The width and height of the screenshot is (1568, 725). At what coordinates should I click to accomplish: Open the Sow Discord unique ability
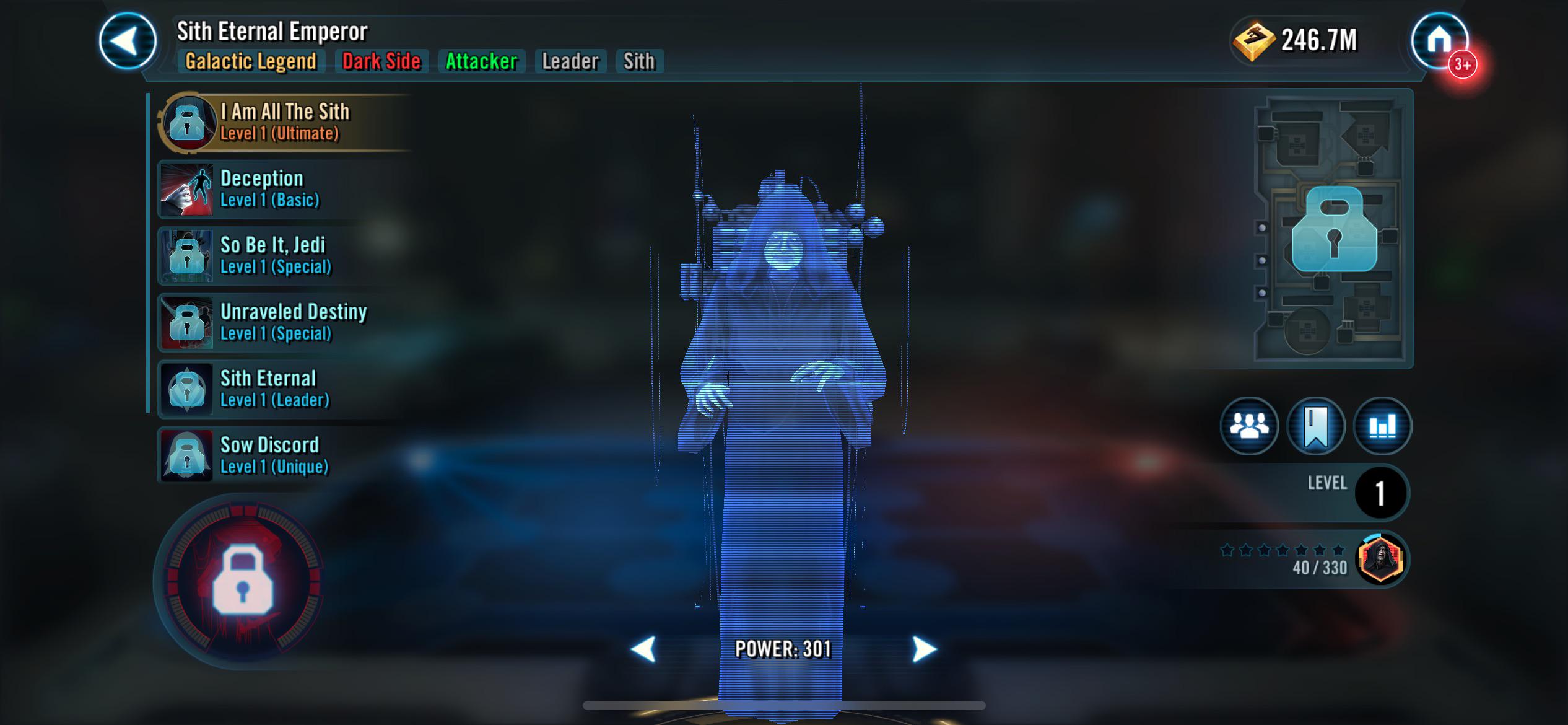(285, 455)
